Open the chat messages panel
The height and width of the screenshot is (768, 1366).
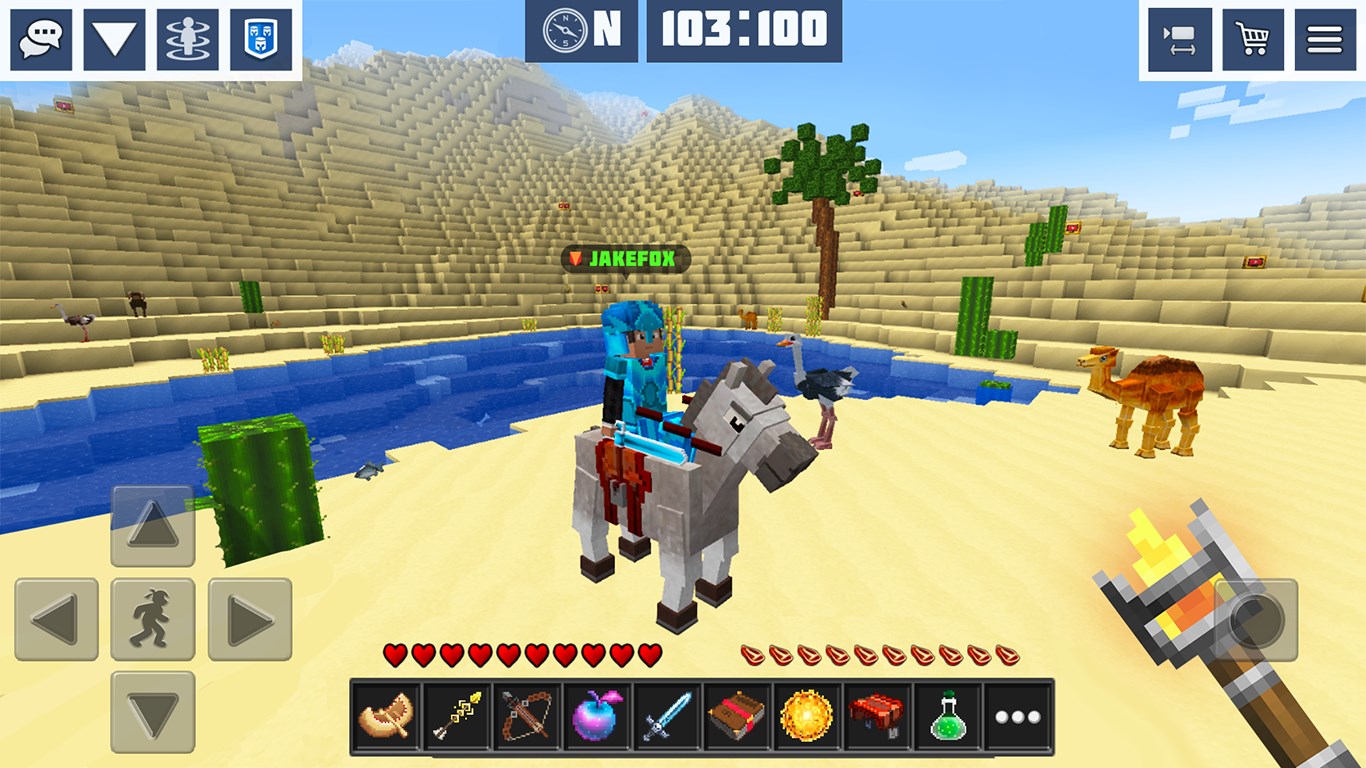pyautogui.click(x=40, y=40)
